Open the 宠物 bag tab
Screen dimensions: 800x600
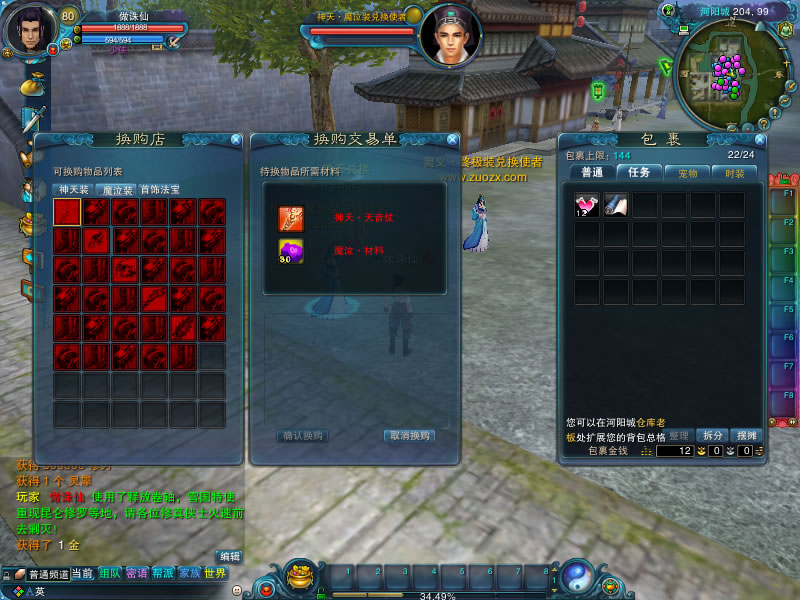(x=686, y=172)
